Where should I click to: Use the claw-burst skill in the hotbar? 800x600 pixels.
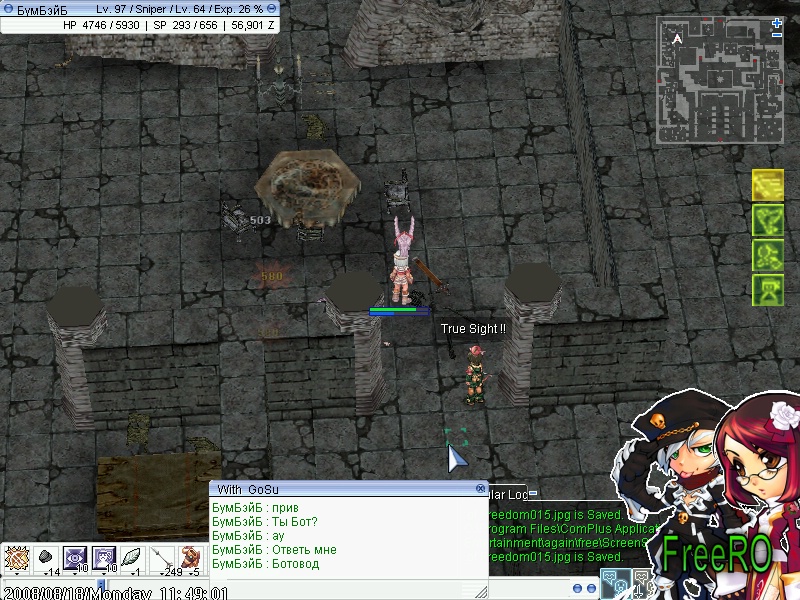(x=15, y=558)
